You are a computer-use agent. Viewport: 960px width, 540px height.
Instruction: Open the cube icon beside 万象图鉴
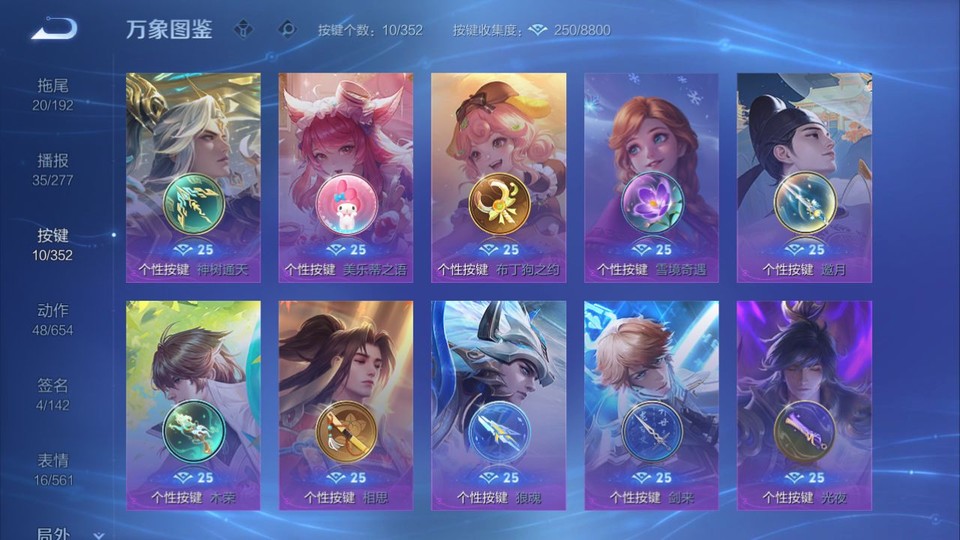pos(243,29)
